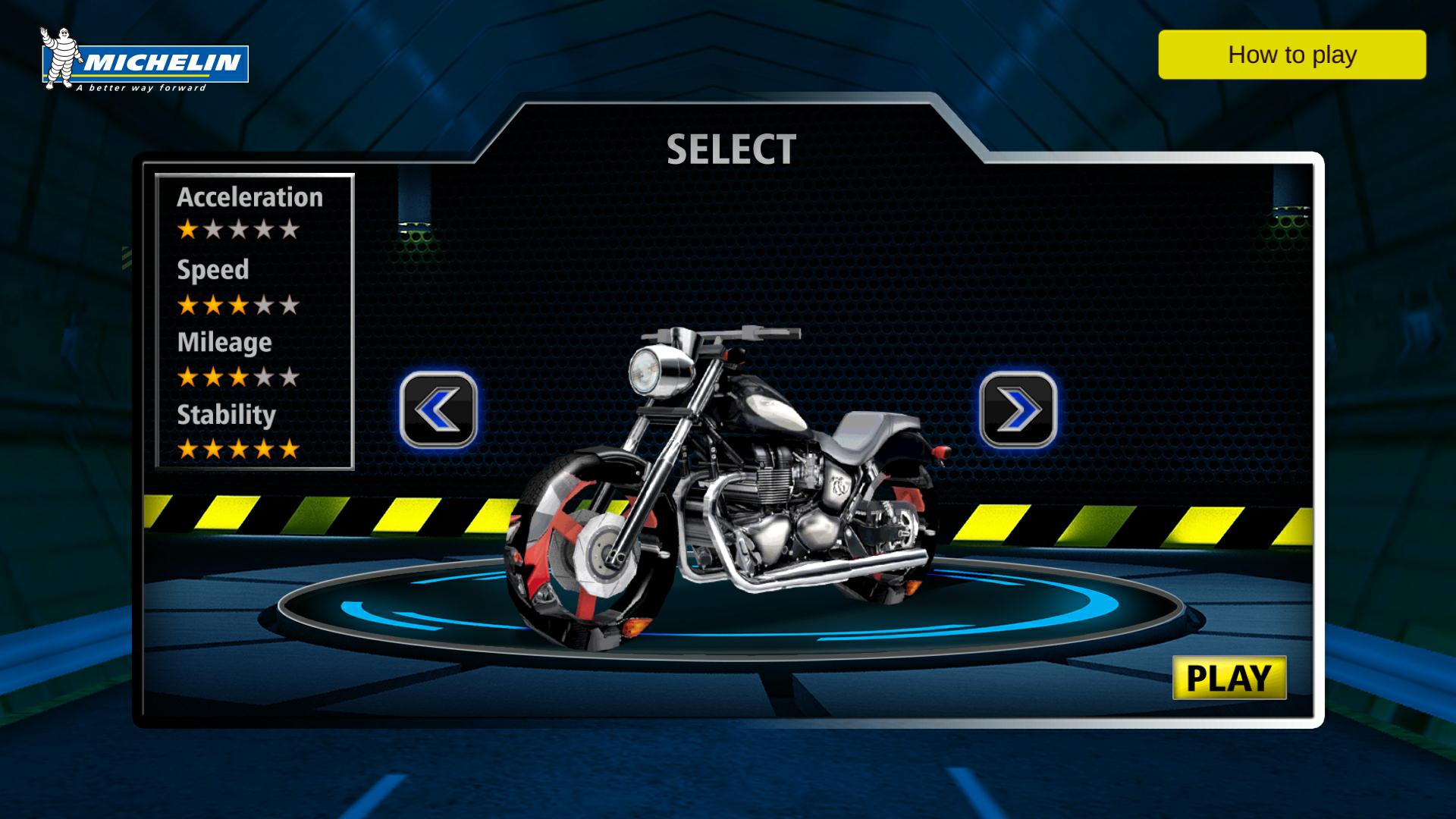Click the Acceleration stat label
Screen dimensions: 1456x819
(x=249, y=196)
